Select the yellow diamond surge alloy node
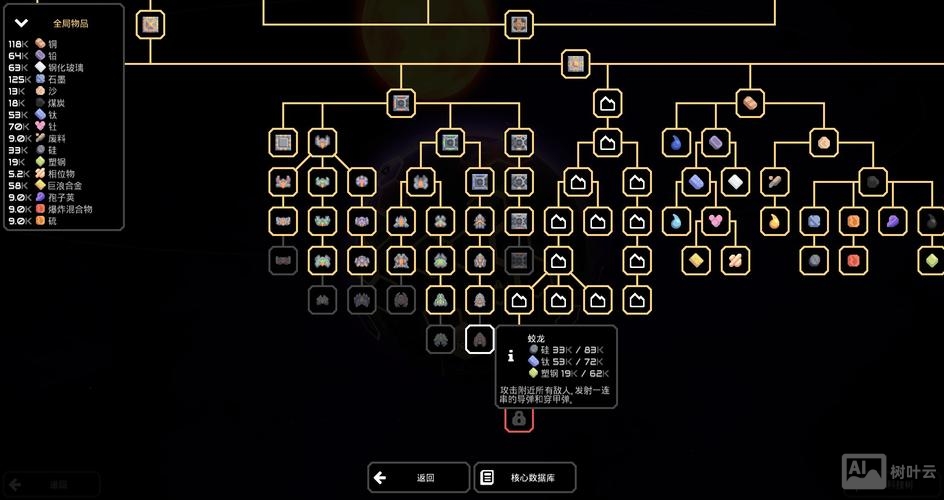This screenshot has height=500, width=944. (x=695, y=260)
